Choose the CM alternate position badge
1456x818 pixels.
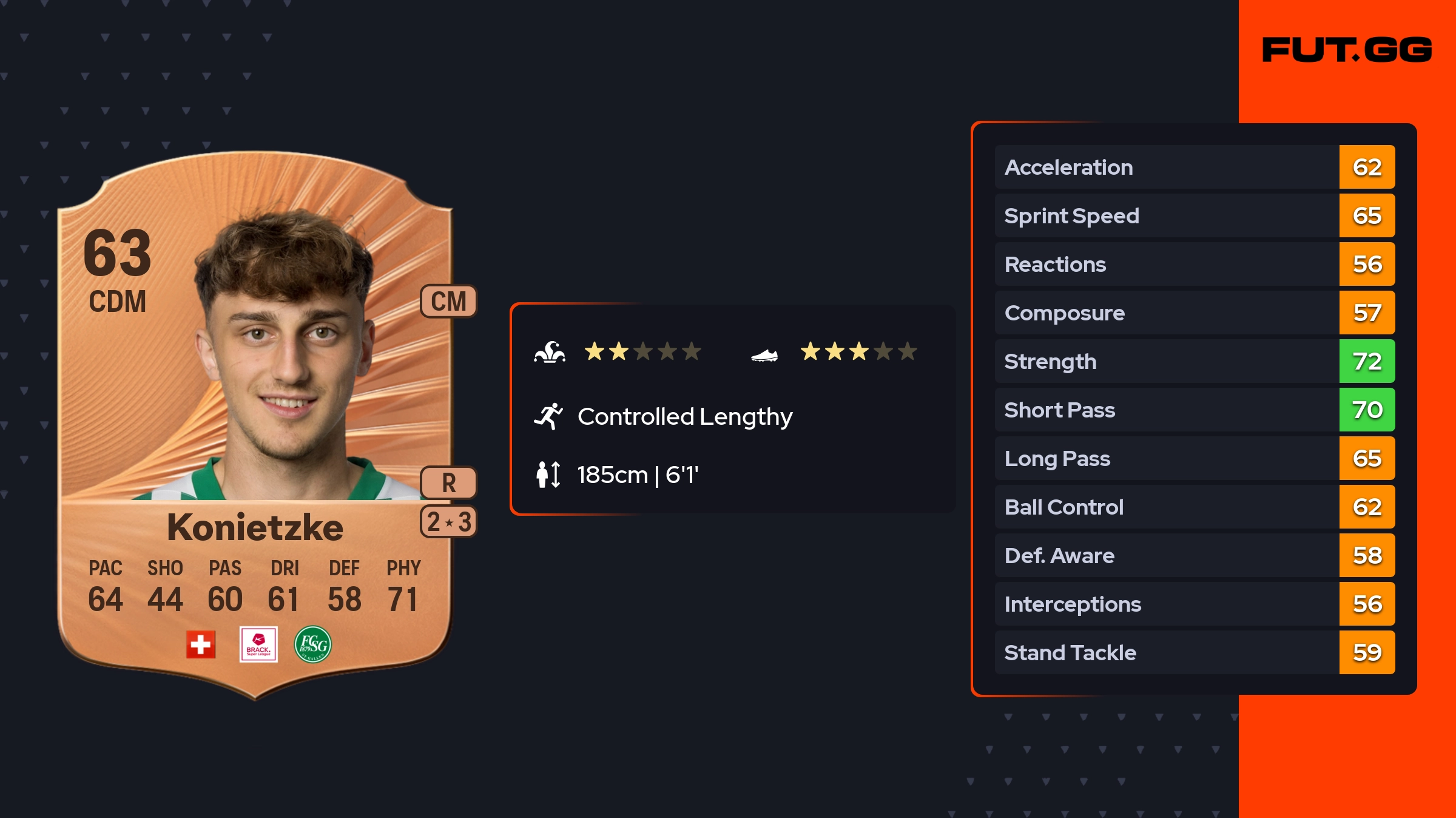click(448, 301)
